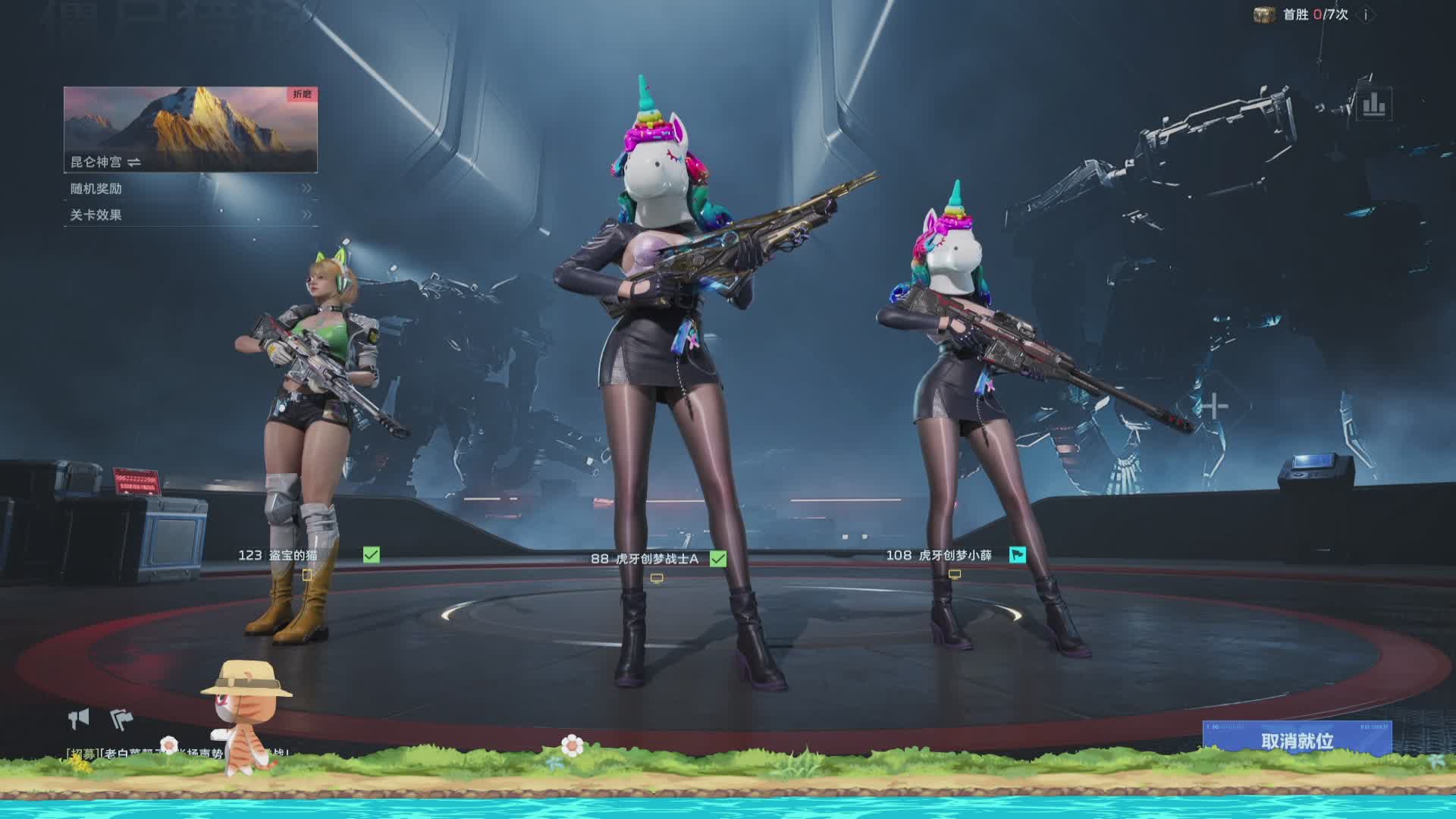Show the first-win info via the i icon
The height and width of the screenshot is (819, 1456).
(1366, 14)
